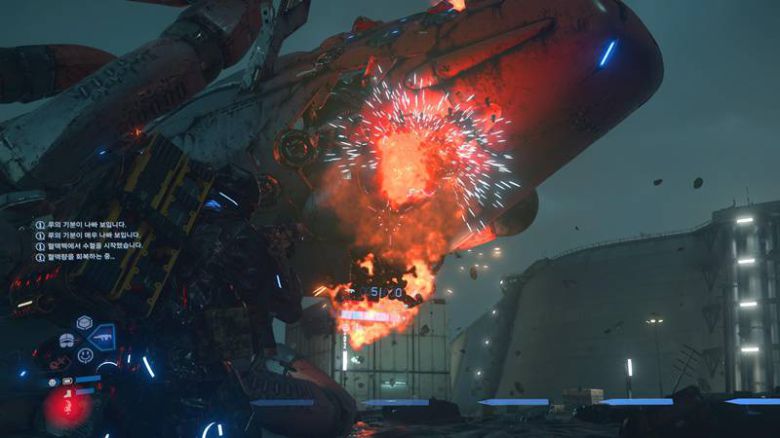Choose the smiley face icon
This screenshot has height=438, width=780.
(x=85, y=355)
